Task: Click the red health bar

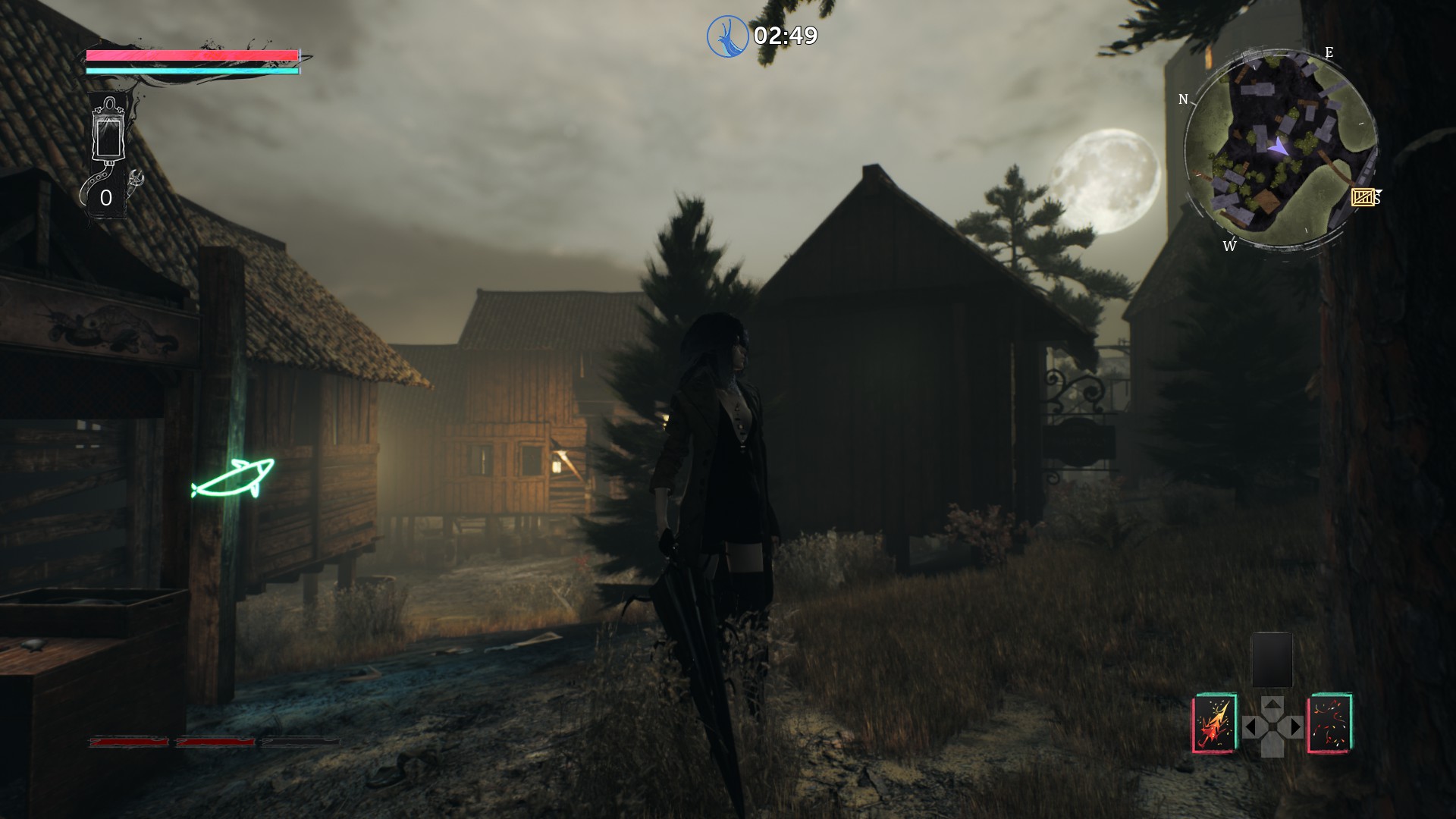Action: tap(190, 54)
